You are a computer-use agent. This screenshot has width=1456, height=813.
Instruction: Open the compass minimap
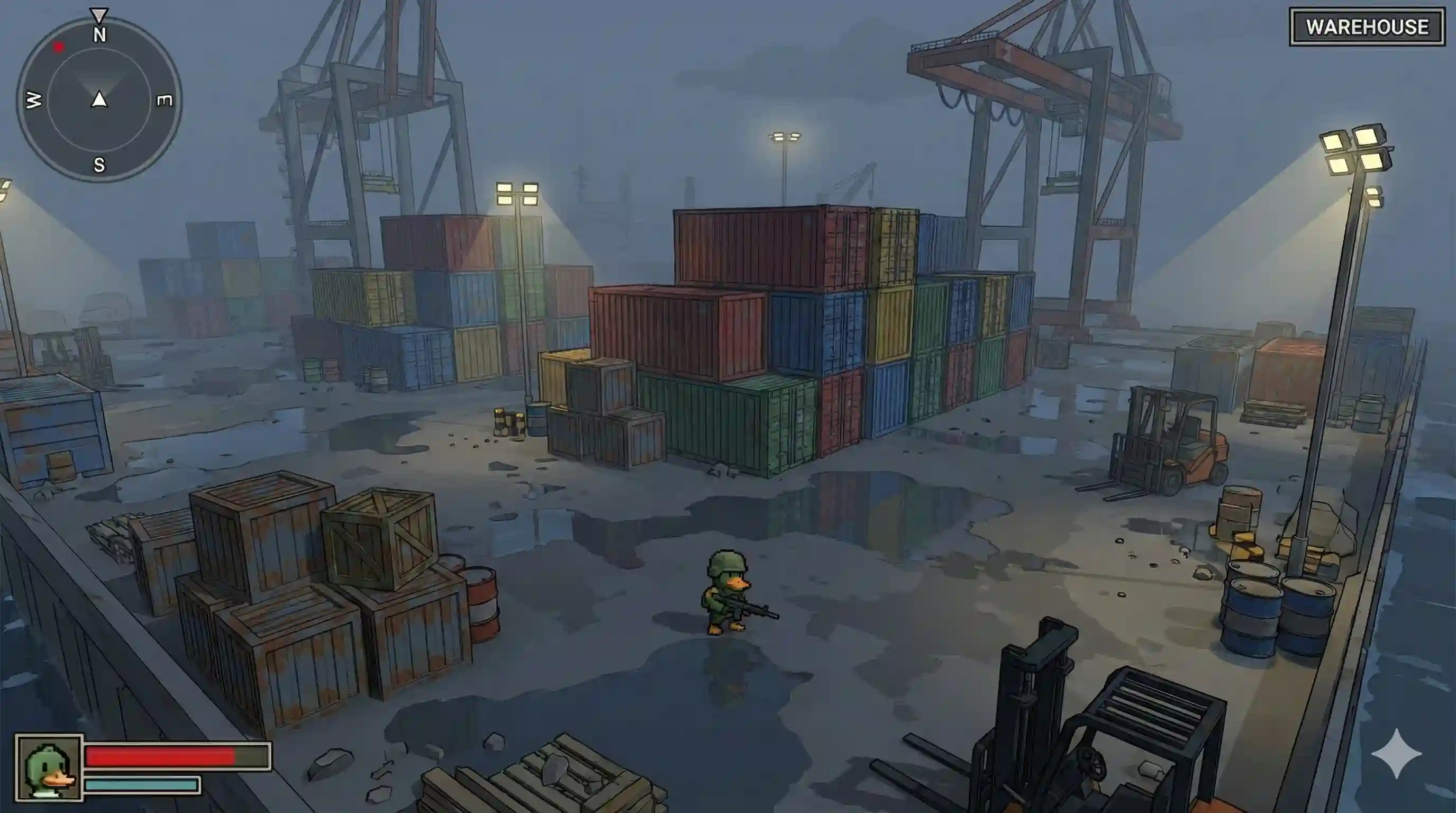(99, 100)
